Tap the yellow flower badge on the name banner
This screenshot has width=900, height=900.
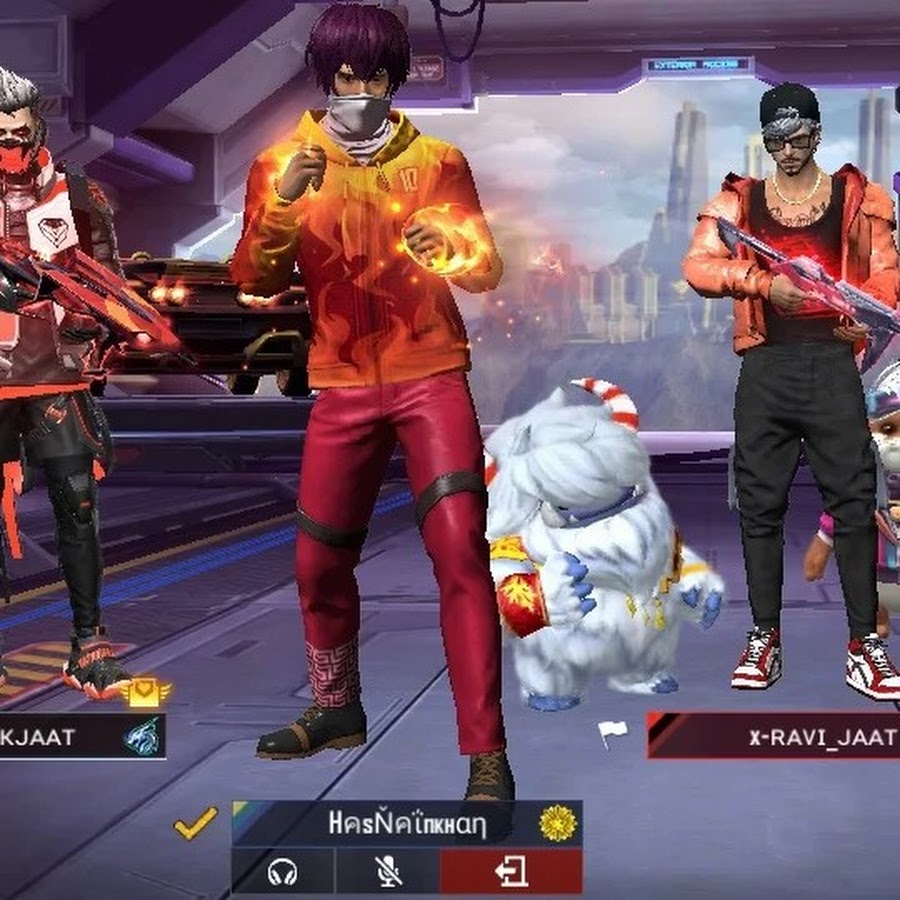(x=558, y=823)
